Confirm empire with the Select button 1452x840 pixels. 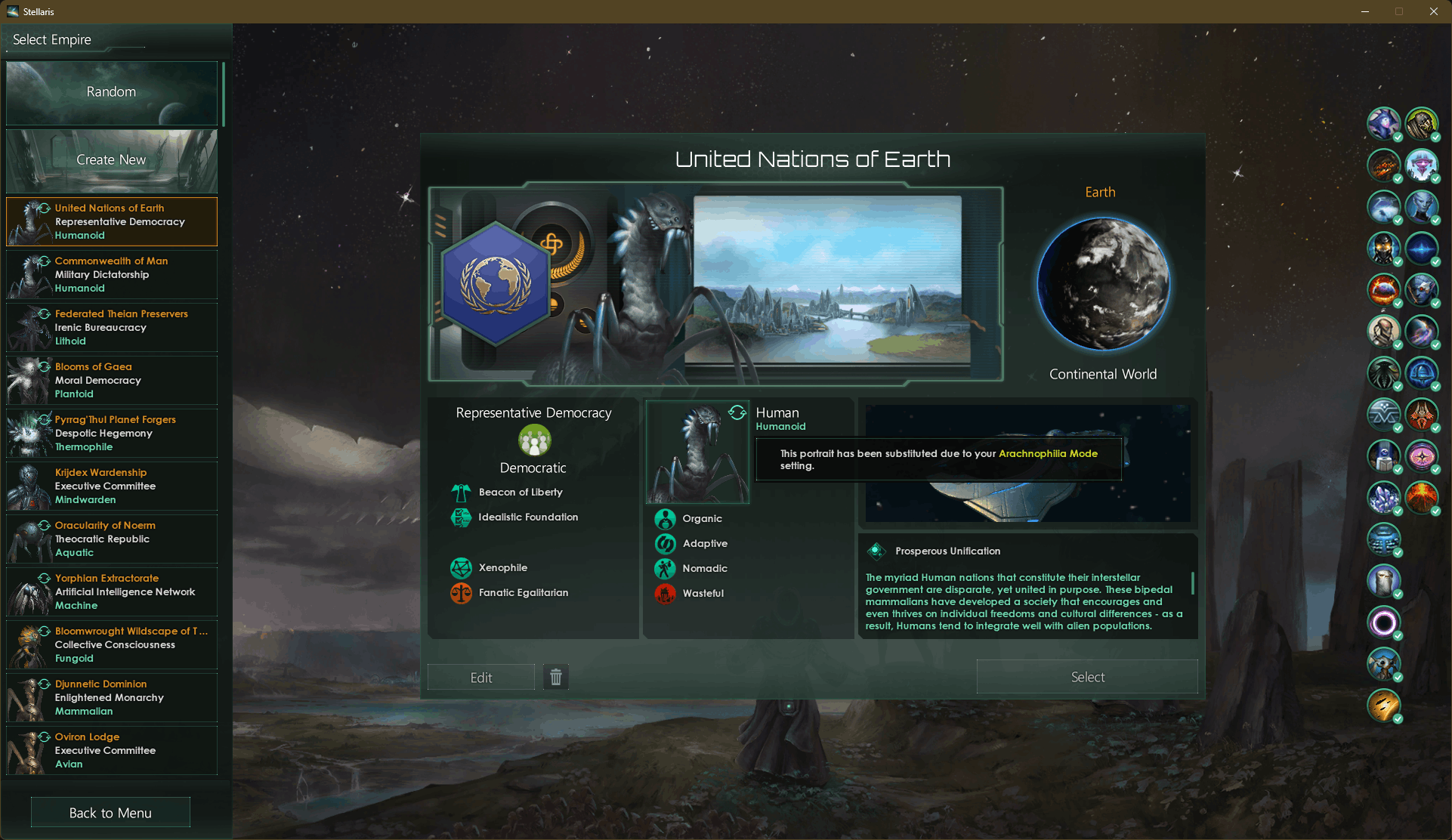pyautogui.click(x=1087, y=677)
